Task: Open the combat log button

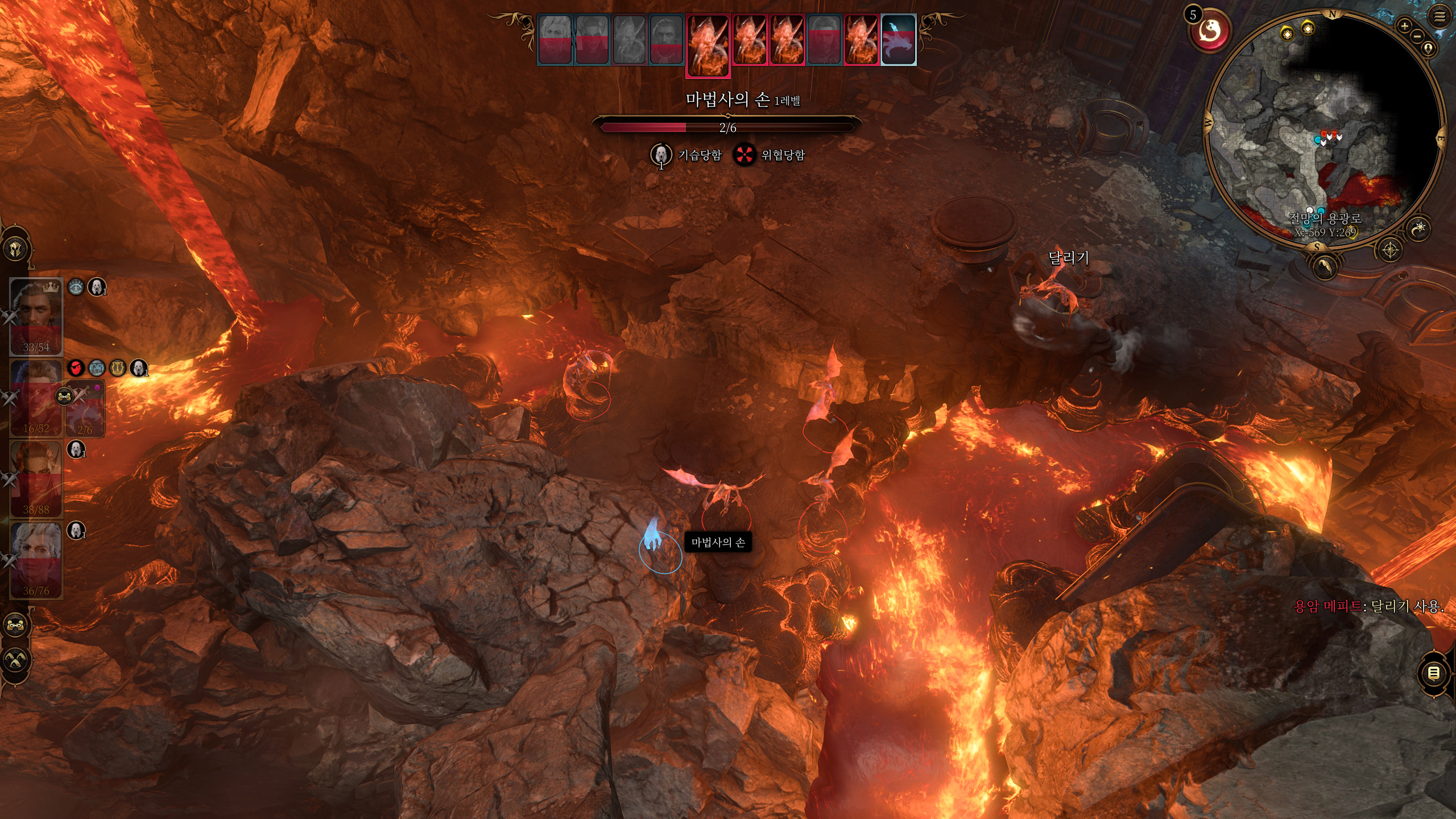Action: click(x=1433, y=673)
